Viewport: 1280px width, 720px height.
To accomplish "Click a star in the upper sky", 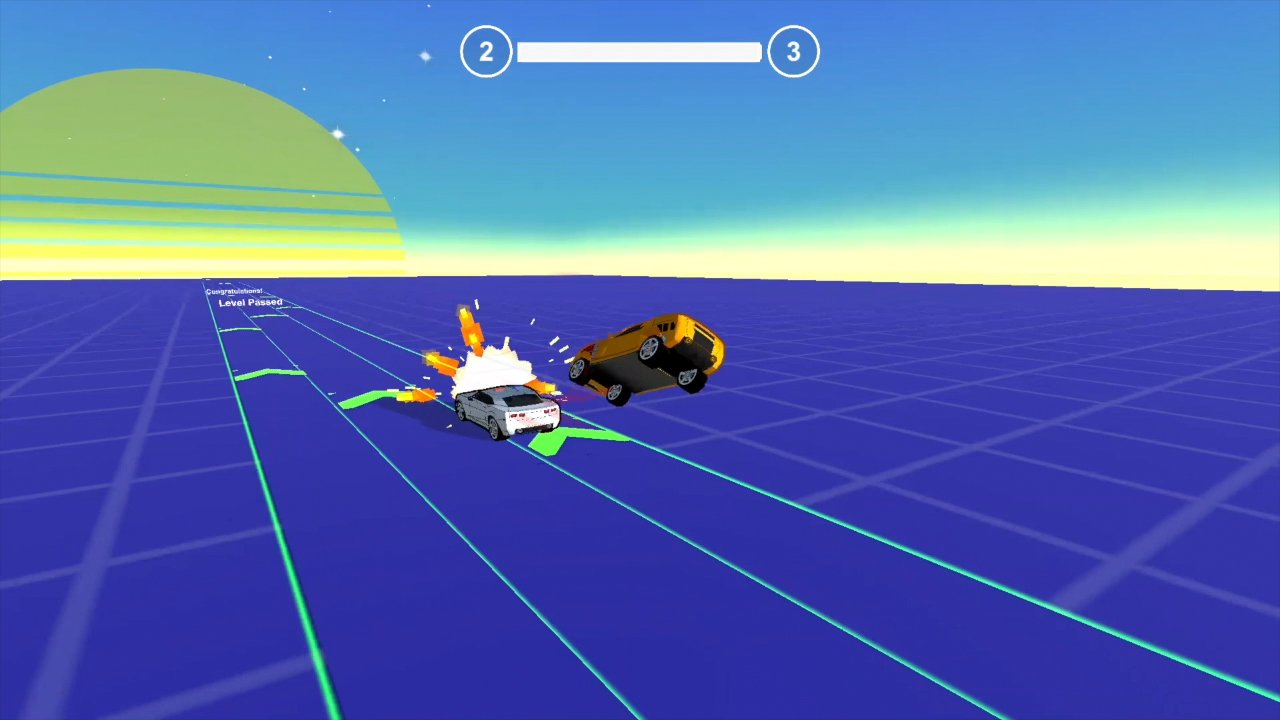I will point(424,58).
